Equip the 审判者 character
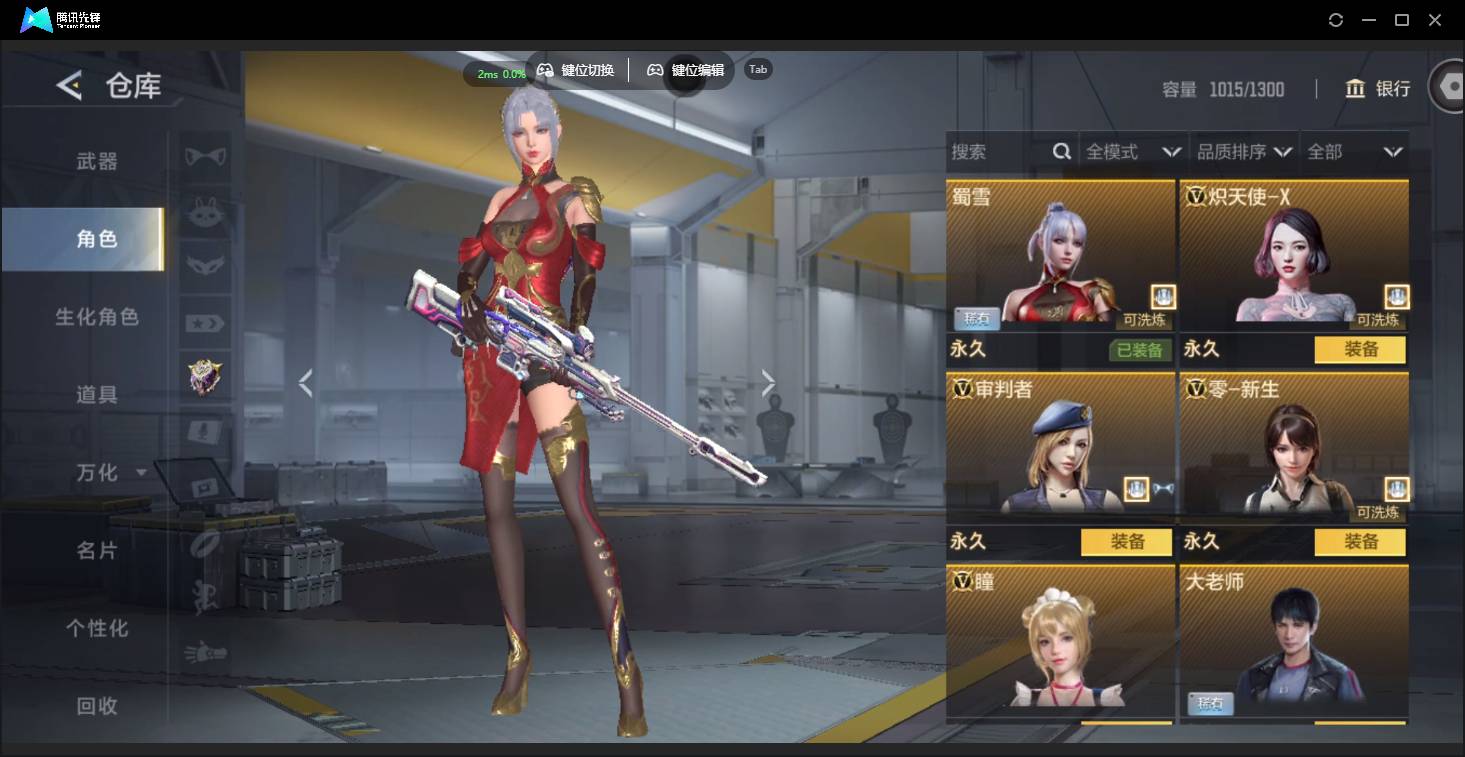Viewport: 1465px width, 757px height. (x=1127, y=542)
